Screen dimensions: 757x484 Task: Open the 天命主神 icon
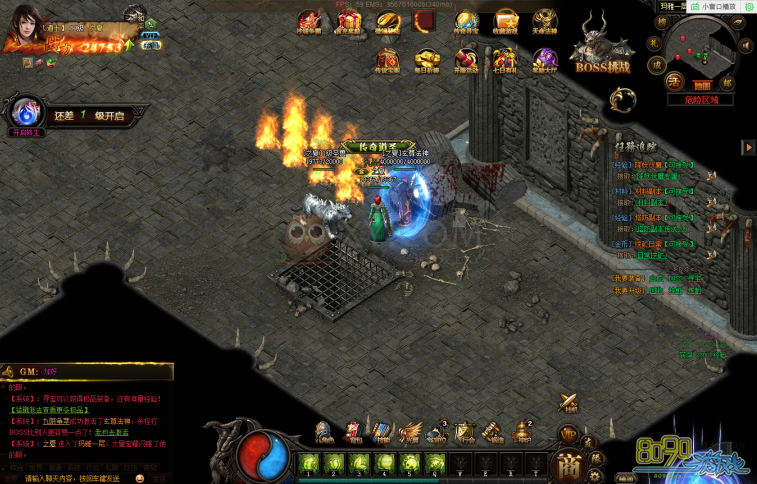point(544,22)
